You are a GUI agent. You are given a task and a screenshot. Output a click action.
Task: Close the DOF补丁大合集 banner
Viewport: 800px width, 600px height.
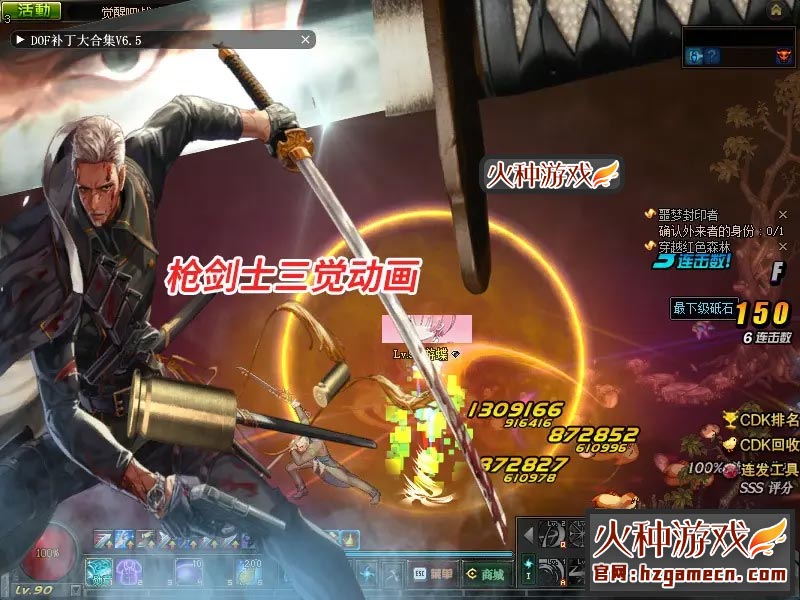click(306, 40)
